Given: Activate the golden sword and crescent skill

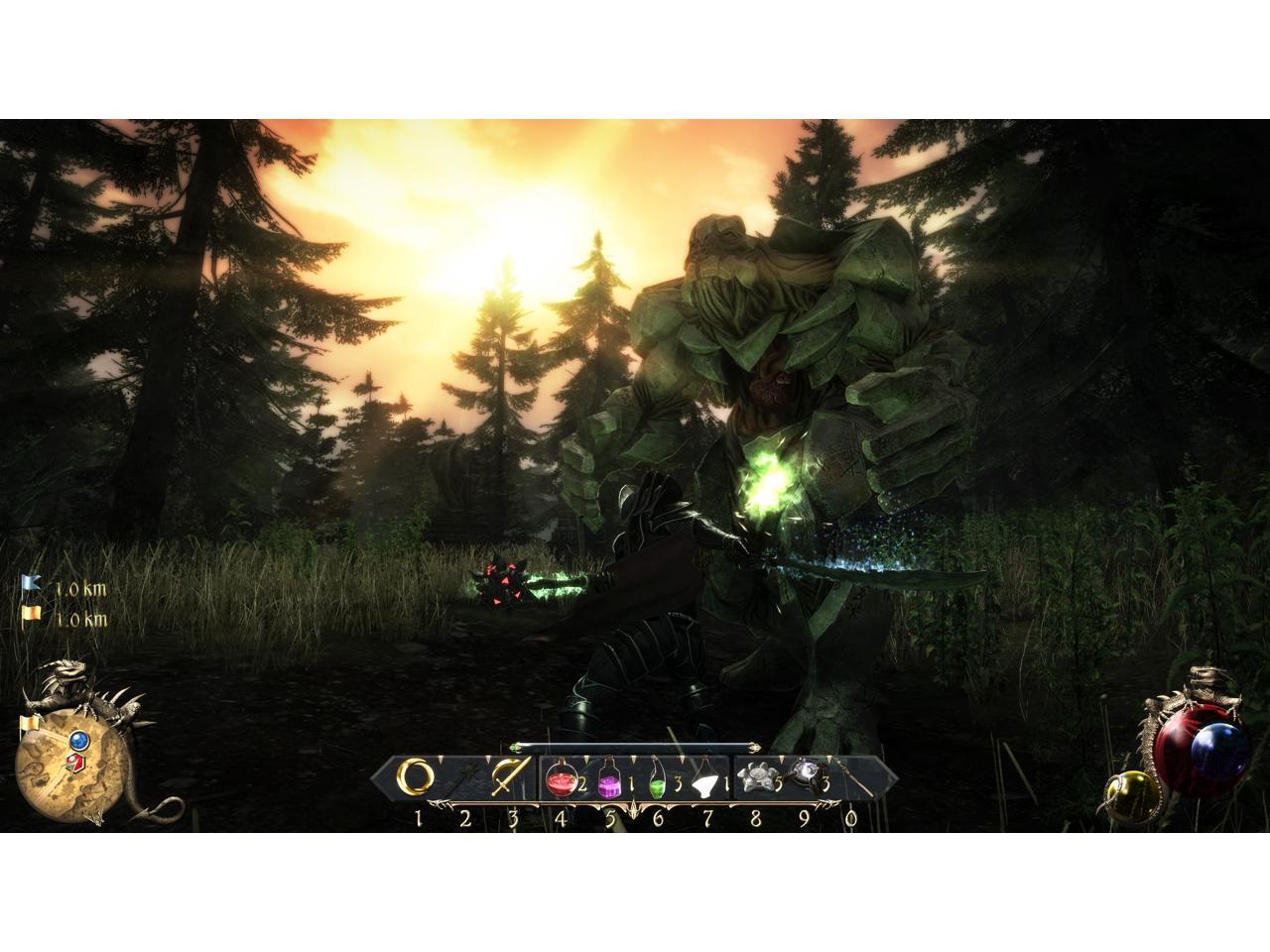Looking at the screenshot, I should tap(510, 777).
